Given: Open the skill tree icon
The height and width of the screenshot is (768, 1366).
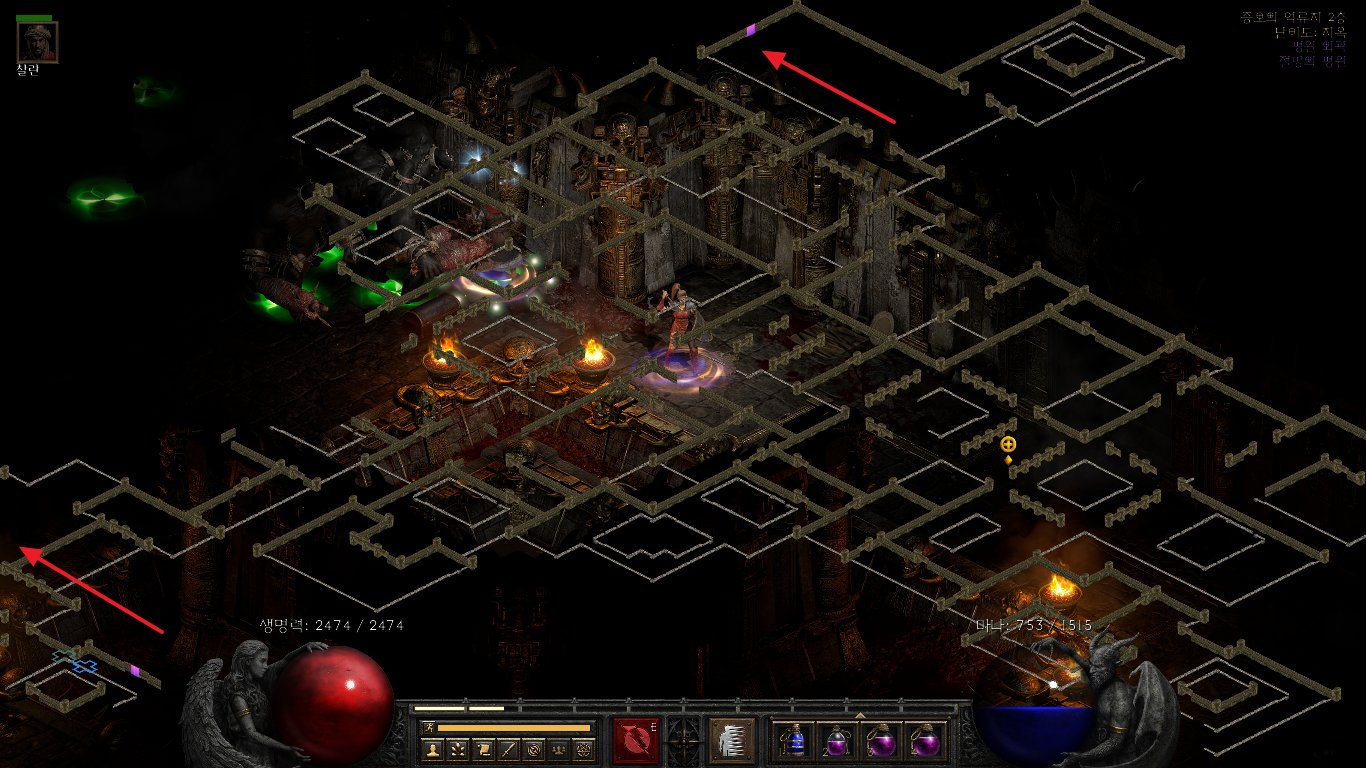Looking at the screenshot, I should (458, 749).
